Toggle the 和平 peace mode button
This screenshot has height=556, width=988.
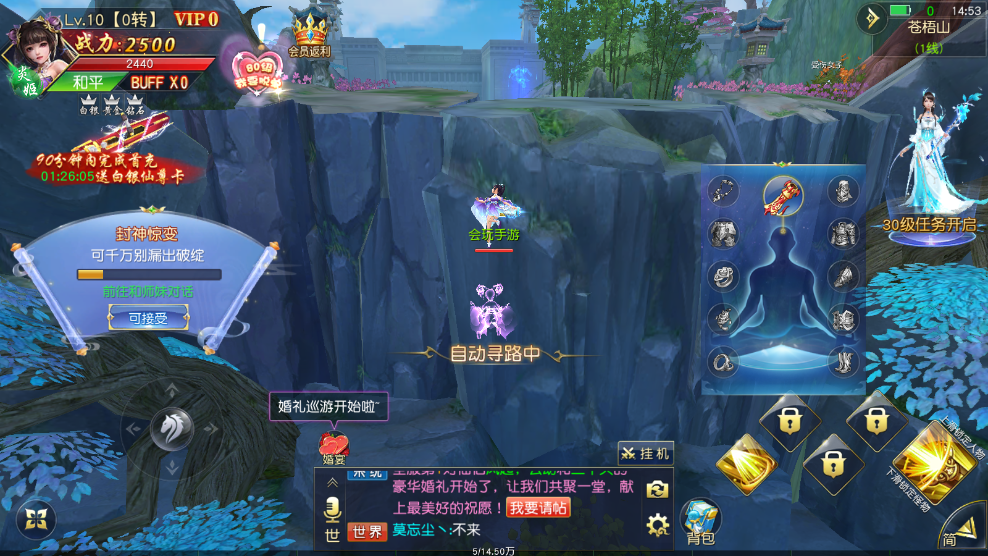pyautogui.click(x=88, y=82)
